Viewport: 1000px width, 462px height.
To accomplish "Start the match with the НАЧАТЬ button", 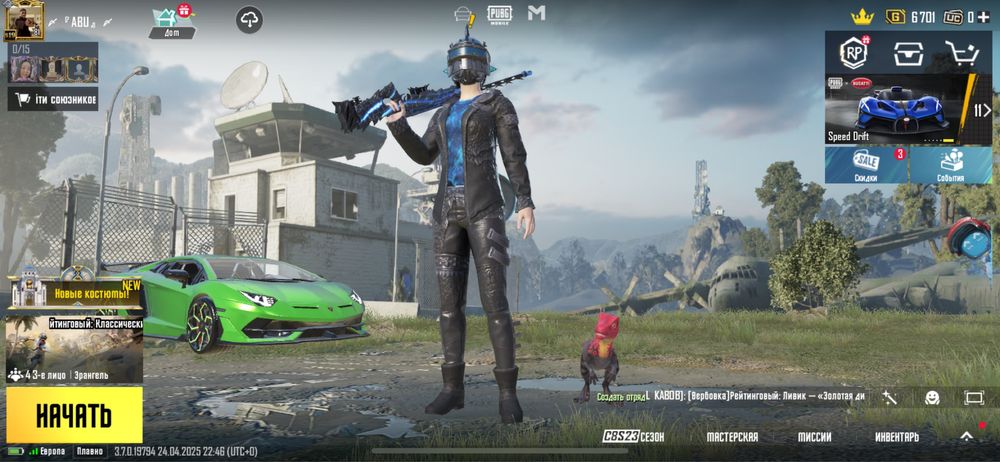I will pos(74,414).
